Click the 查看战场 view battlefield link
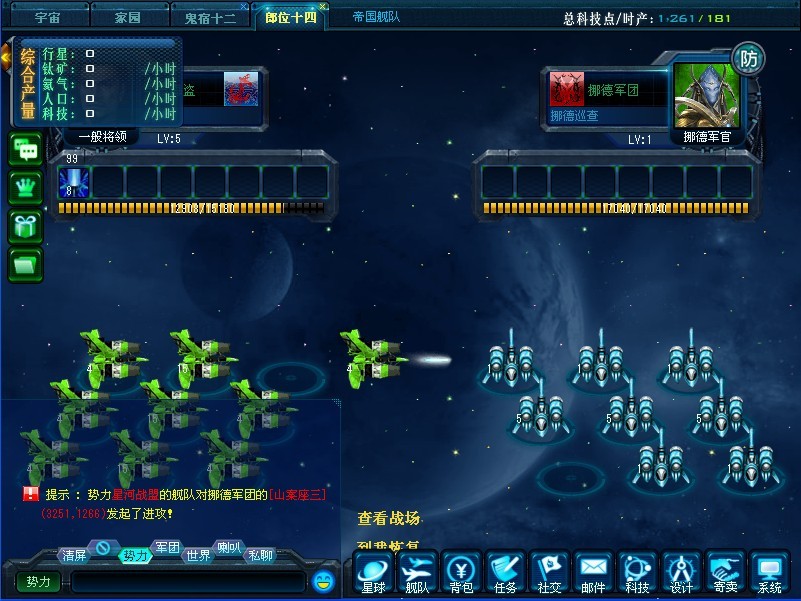Screen dimensions: 801x601 pos(389,518)
